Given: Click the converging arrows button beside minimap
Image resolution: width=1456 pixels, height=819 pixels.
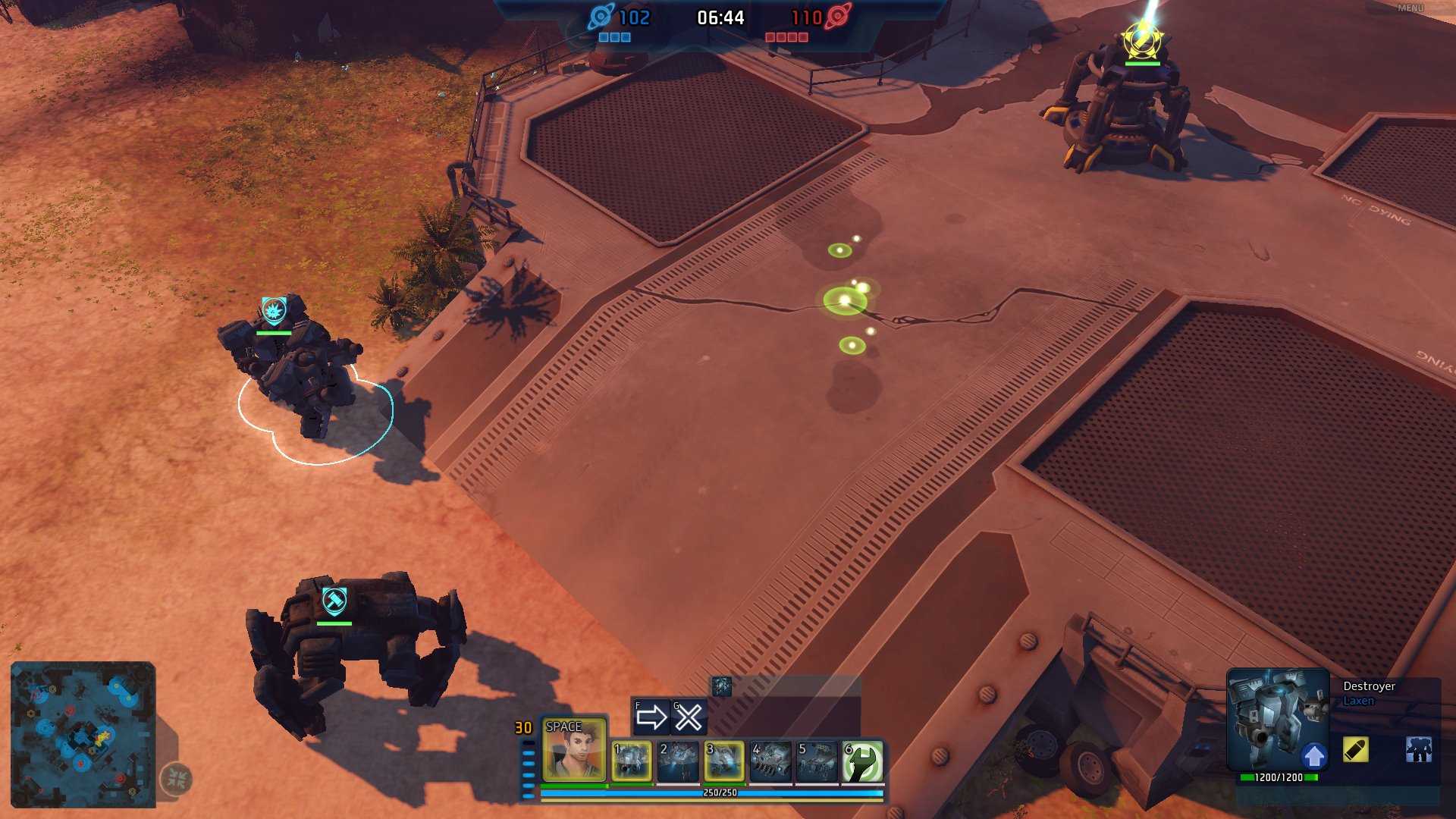Looking at the screenshot, I should [177, 778].
